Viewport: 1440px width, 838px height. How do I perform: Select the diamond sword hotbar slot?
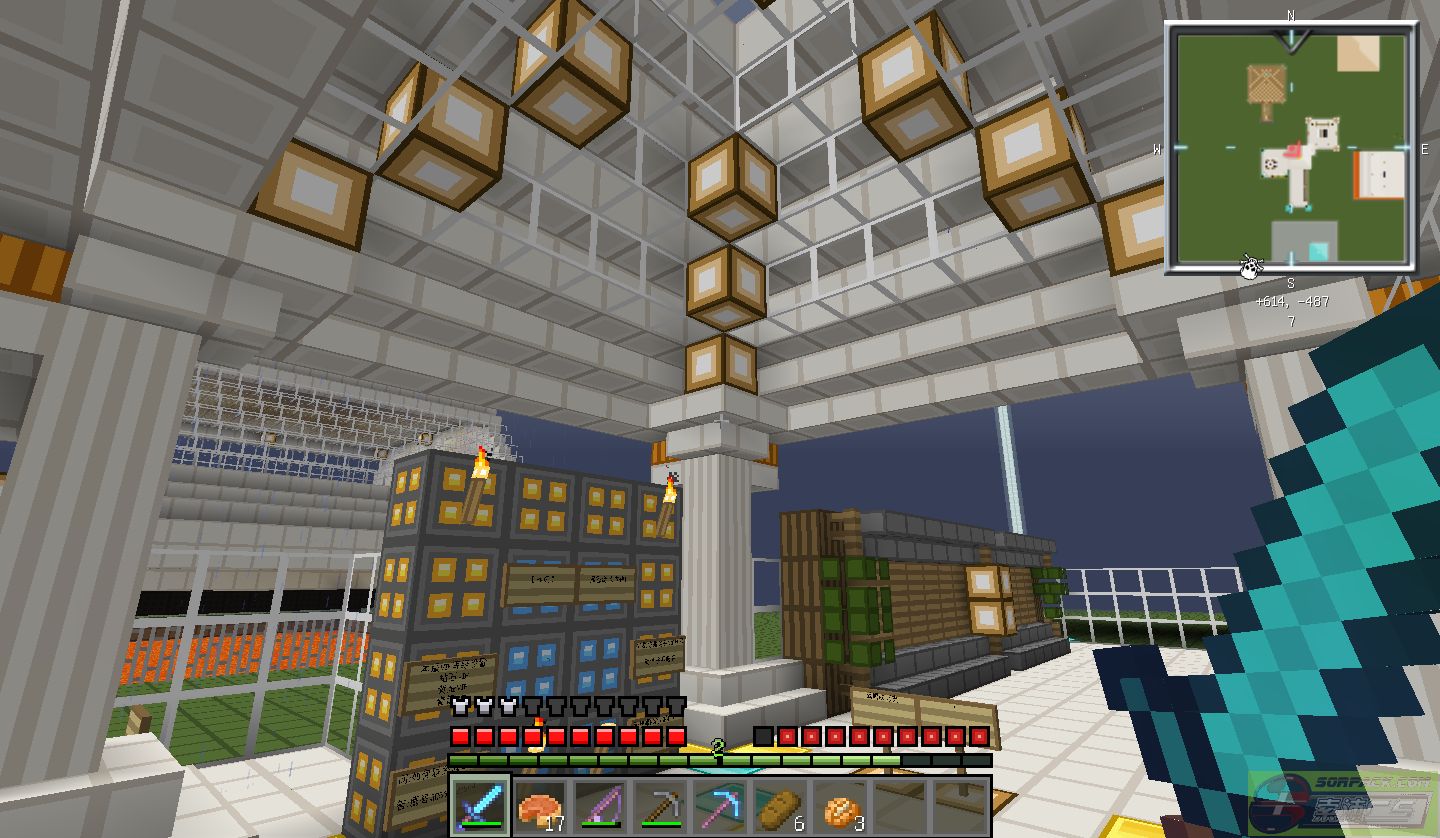(x=480, y=805)
